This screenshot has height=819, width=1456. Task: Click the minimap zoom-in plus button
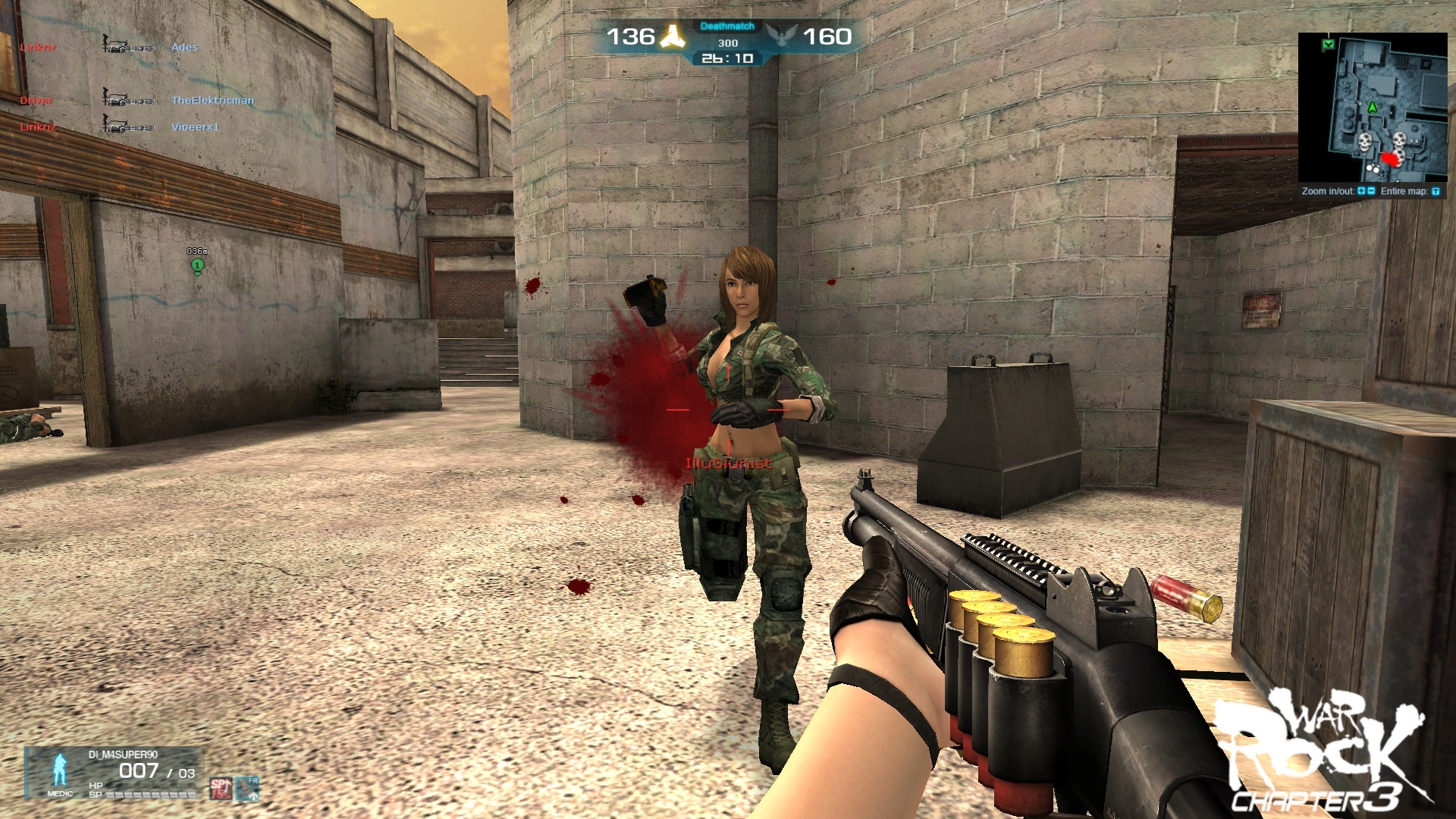pyautogui.click(x=1361, y=191)
